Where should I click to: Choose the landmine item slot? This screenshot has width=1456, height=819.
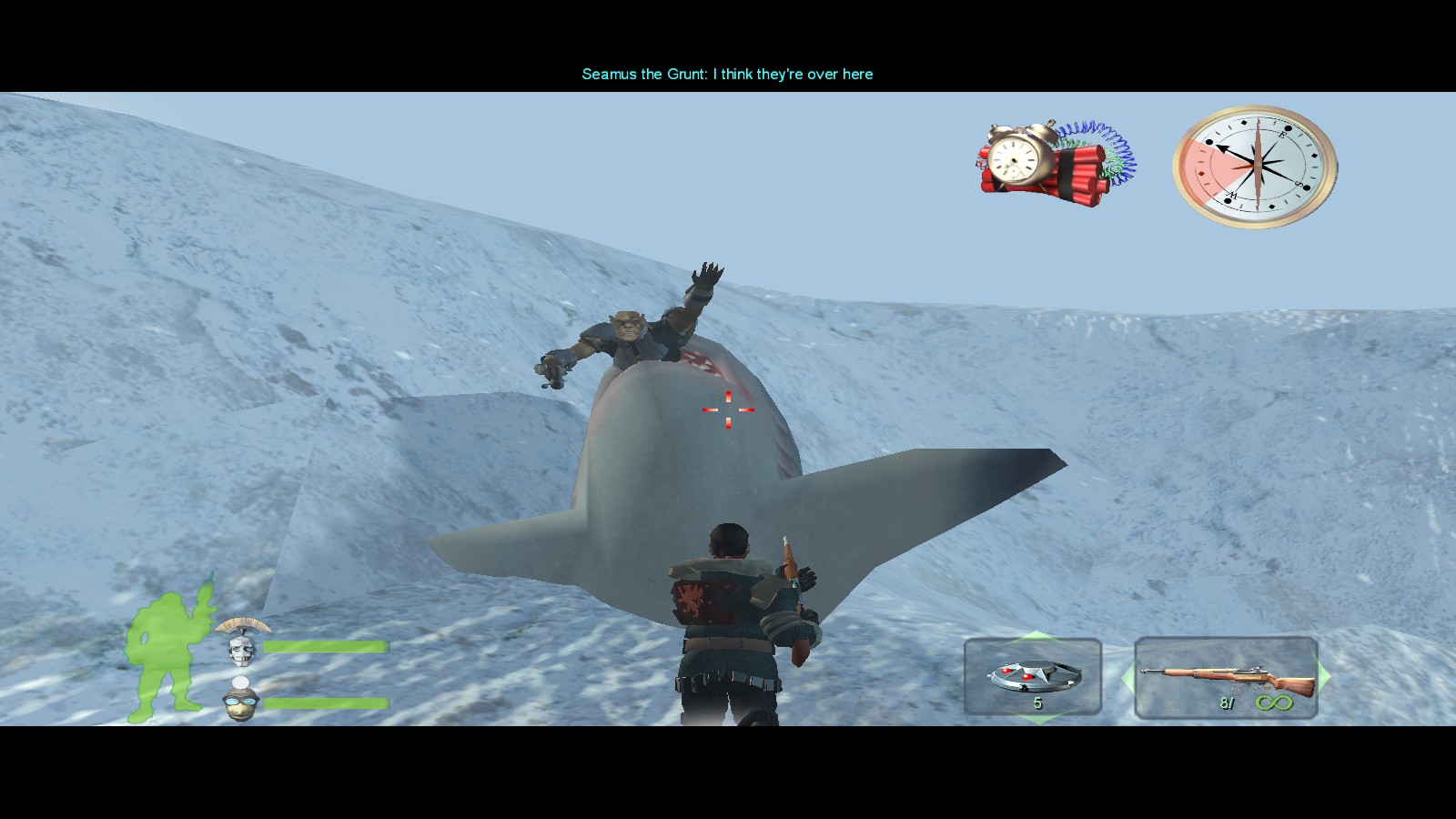pyautogui.click(x=1033, y=677)
